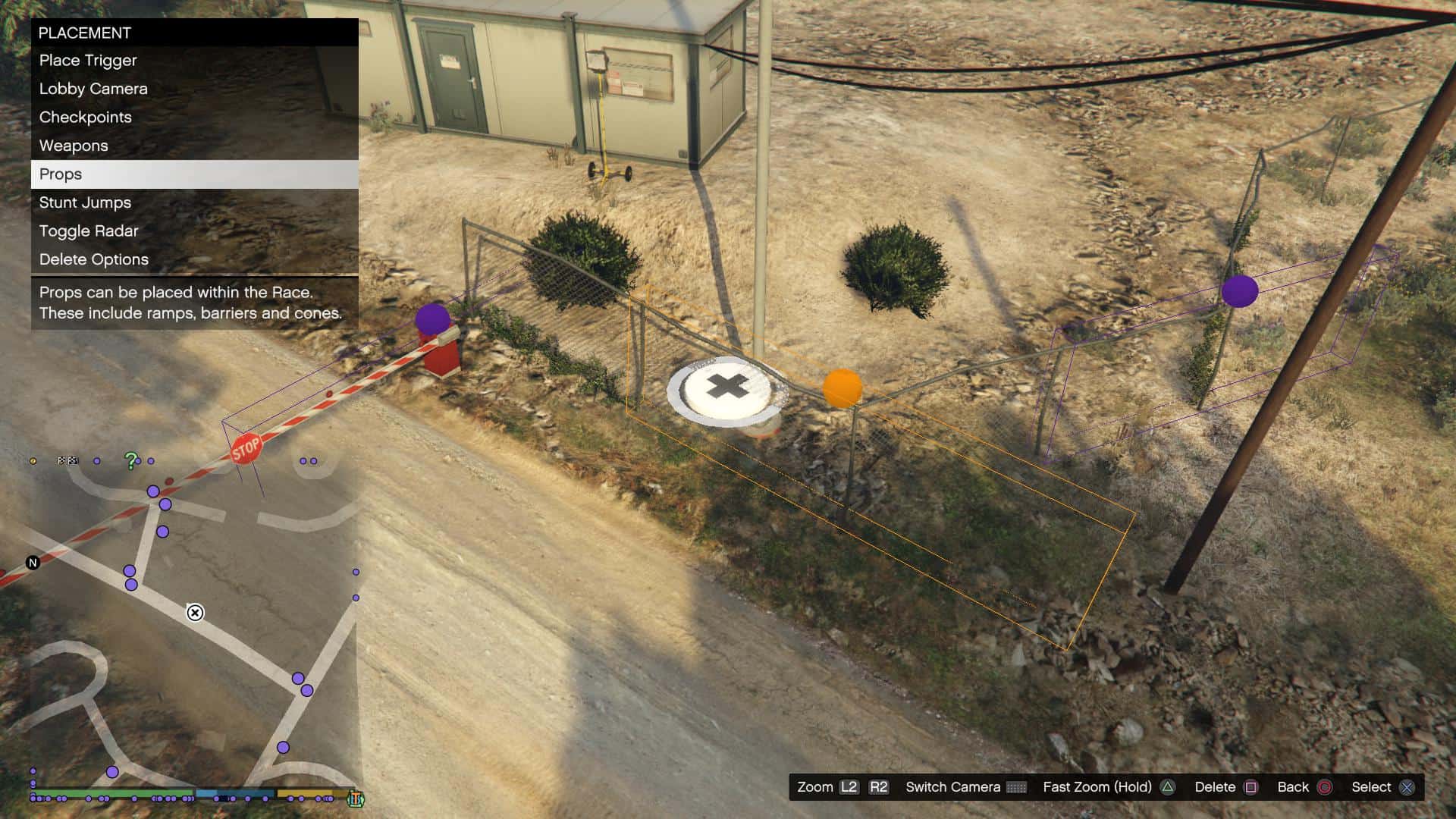Click the crosshair cursor marker on minimap
The image size is (1456, 819).
point(195,613)
